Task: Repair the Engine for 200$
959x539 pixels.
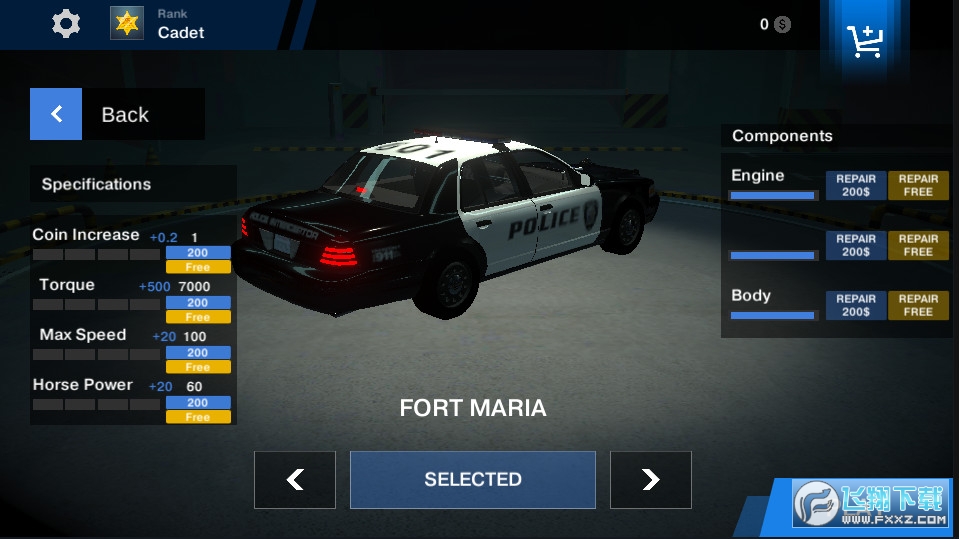Action: (x=856, y=185)
